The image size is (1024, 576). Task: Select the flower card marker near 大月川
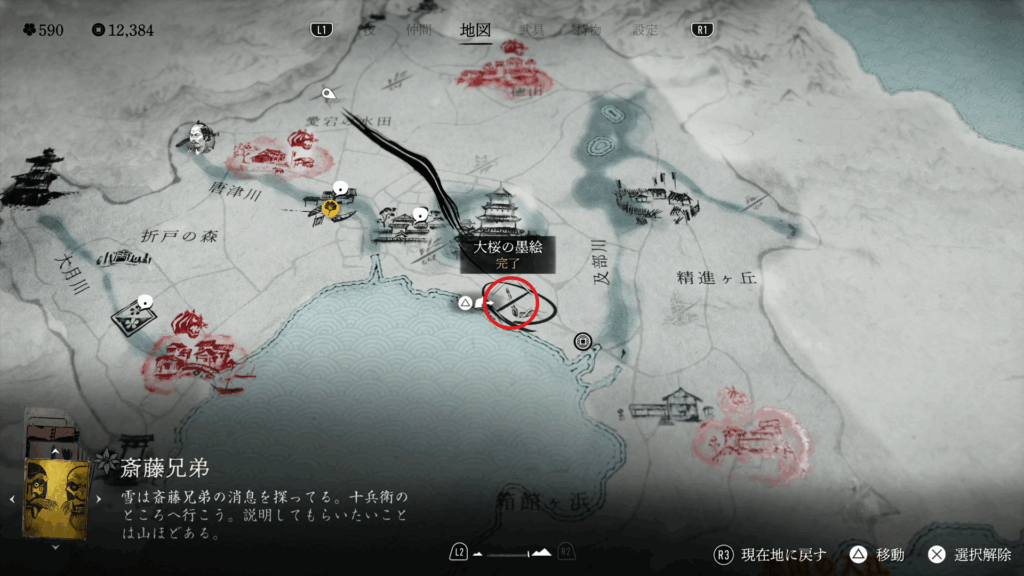[x=133, y=318]
